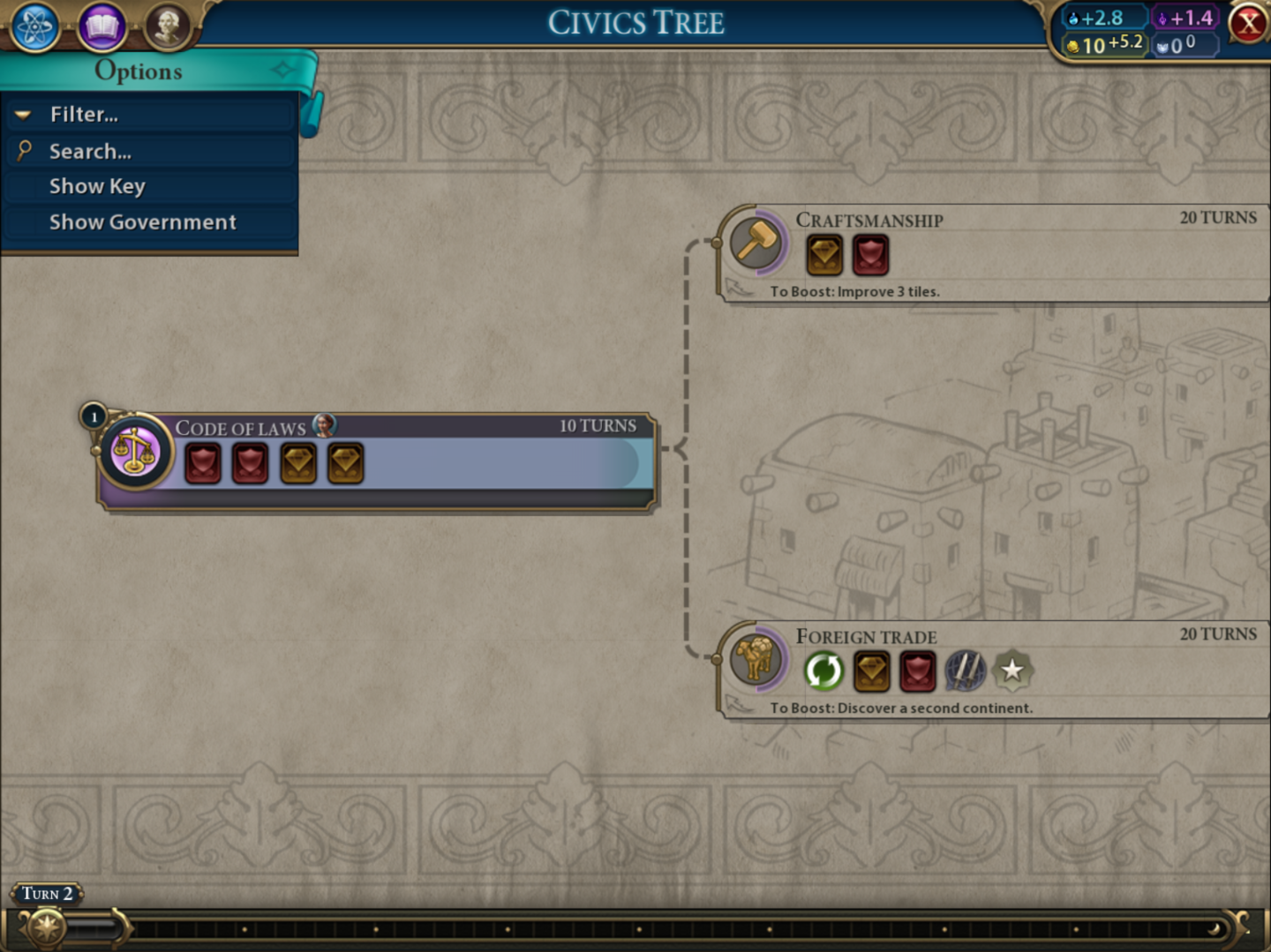Image resolution: width=1271 pixels, height=952 pixels.
Task: Click the Options panel header
Action: tap(139, 71)
